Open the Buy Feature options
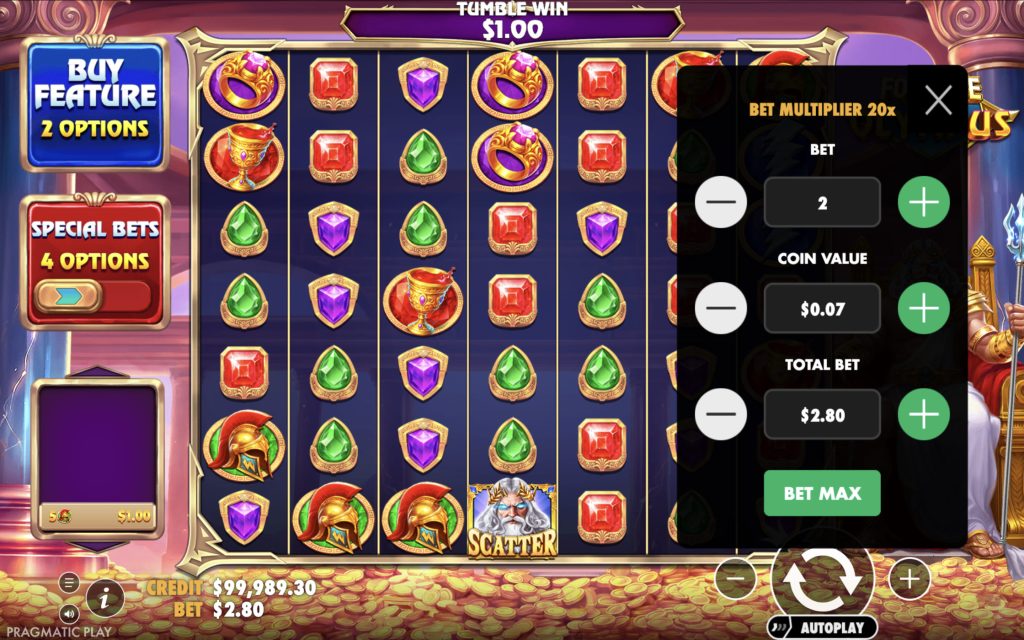 [x=95, y=105]
